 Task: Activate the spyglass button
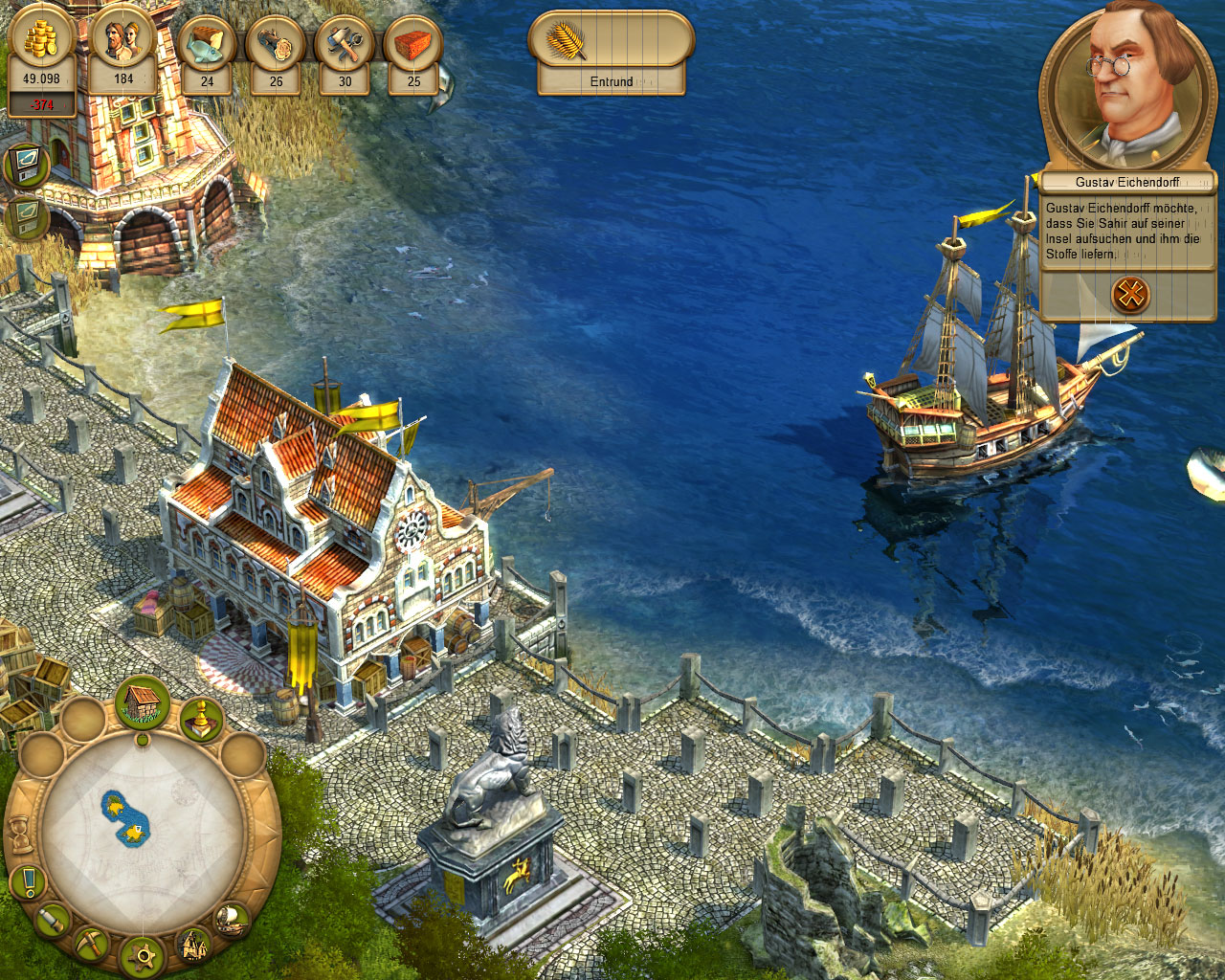coord(54,921)
